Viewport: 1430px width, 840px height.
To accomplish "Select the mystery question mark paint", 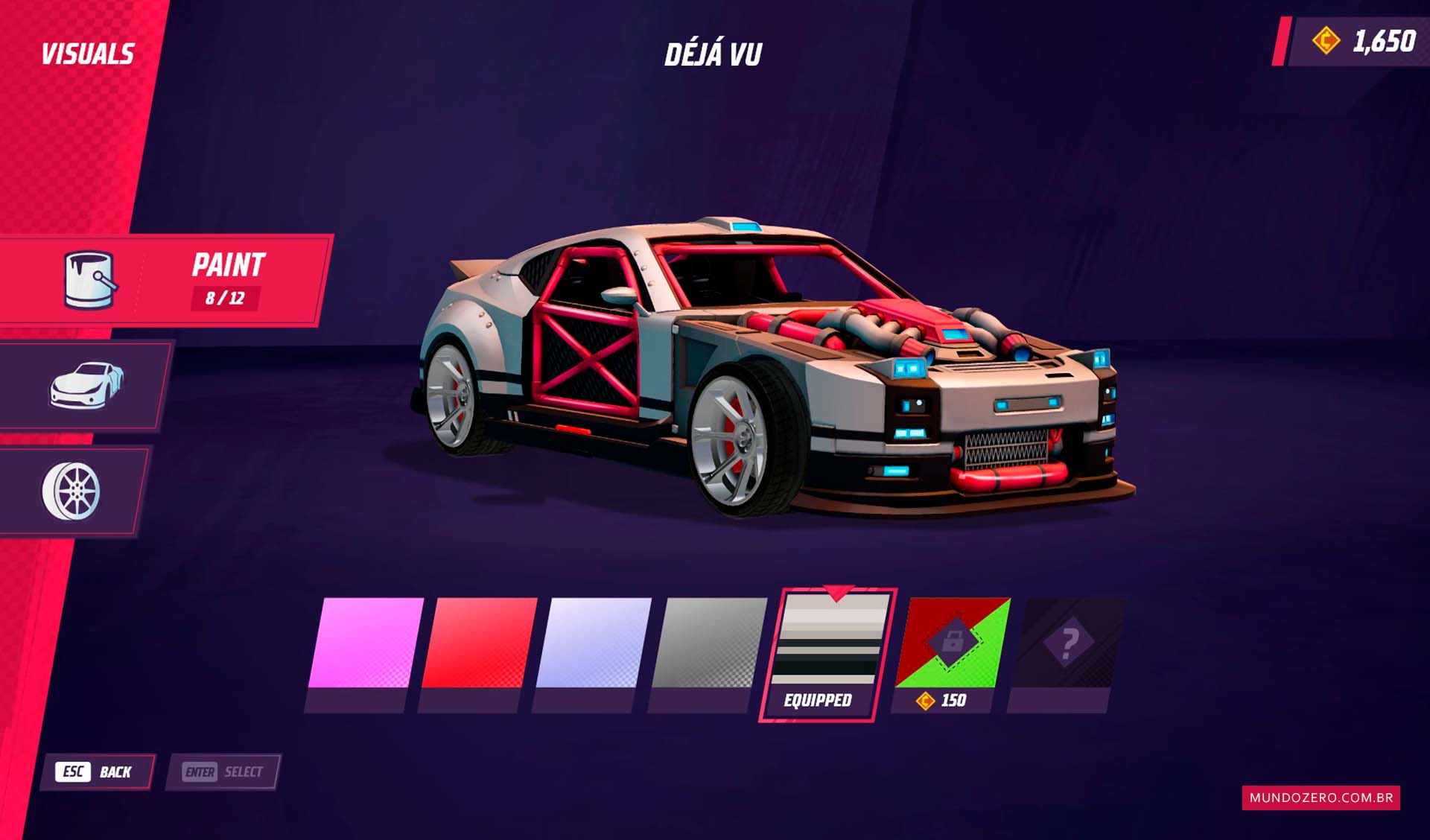I will tap(1068, 643).
